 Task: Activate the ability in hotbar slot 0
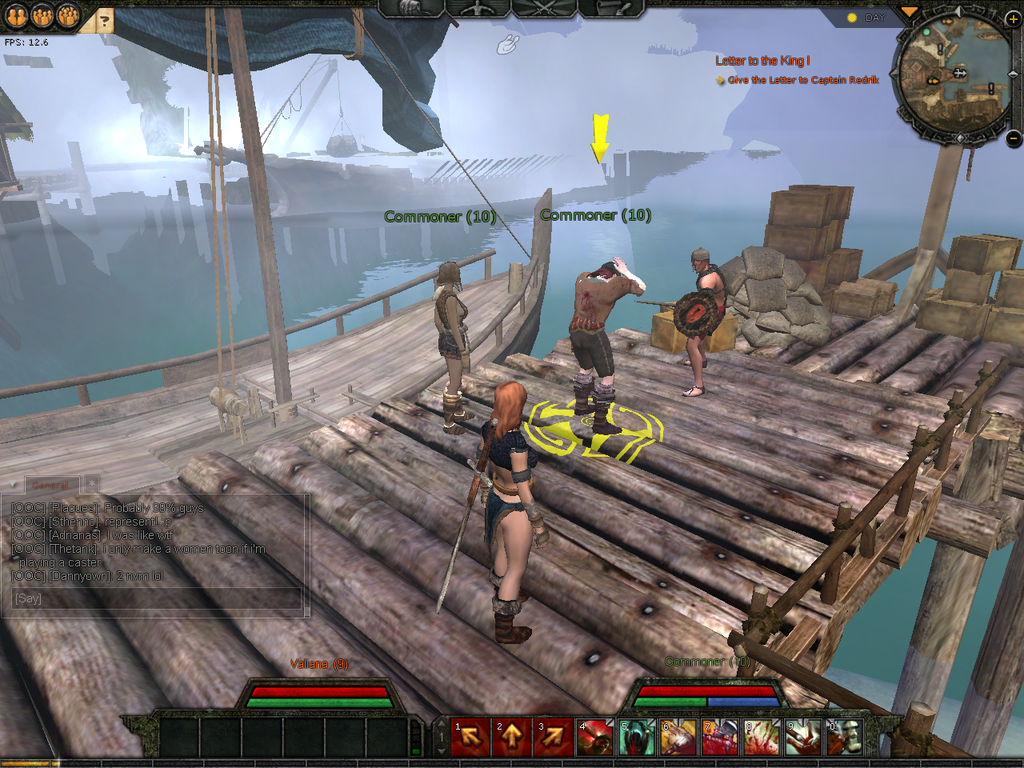point(844,738)
